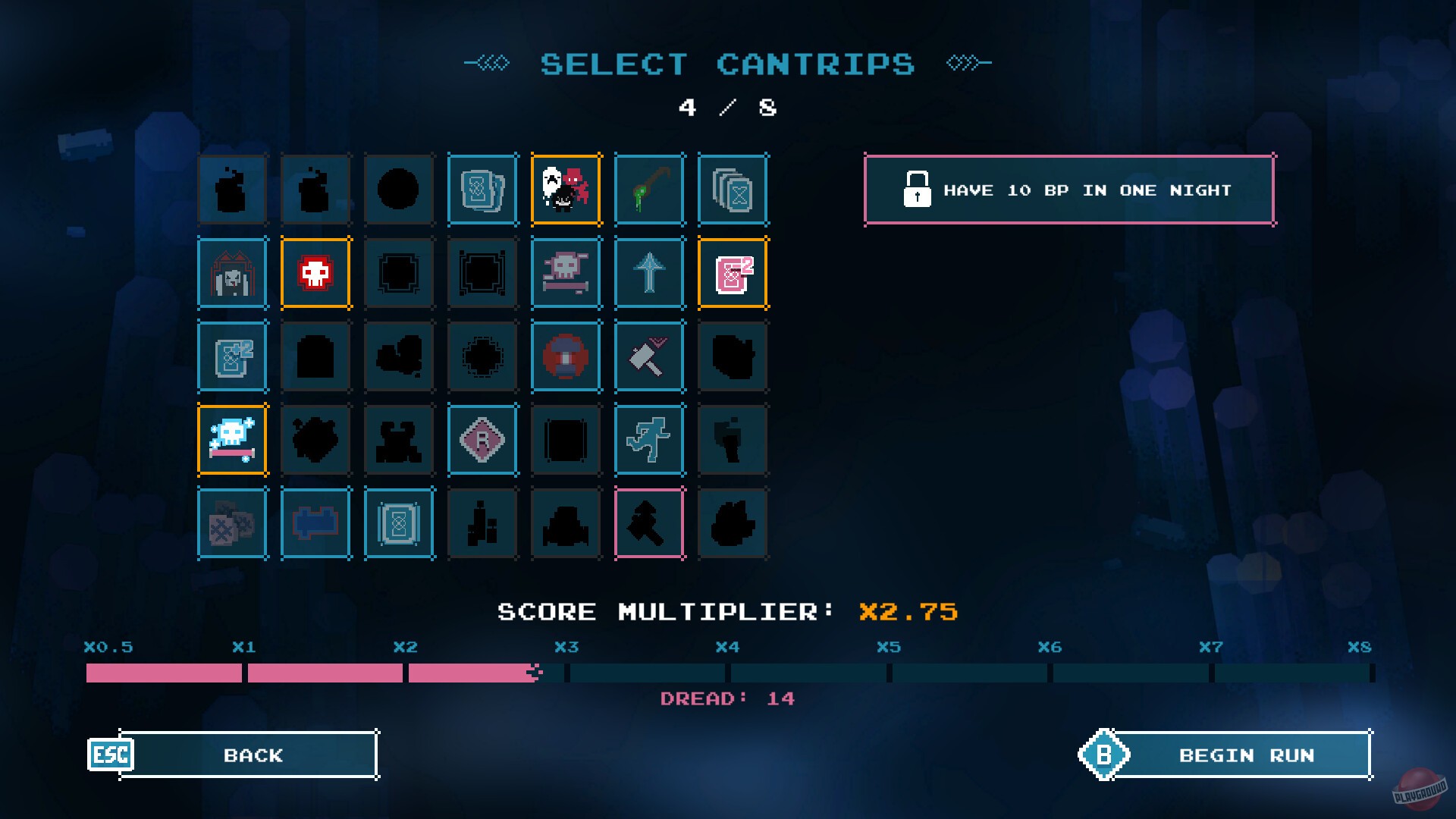Select the hourglass card cantrip
This screenshot has height=819, width=1456.
tap(400, 523)
